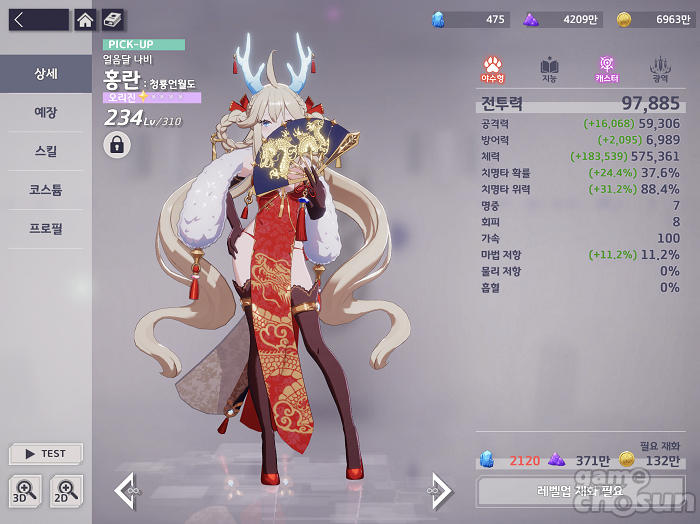The width and height of the screenshot is (700, 524).
Task: Toggle the character lock icon
Action: pyautogui.click(x=117, y=145)
